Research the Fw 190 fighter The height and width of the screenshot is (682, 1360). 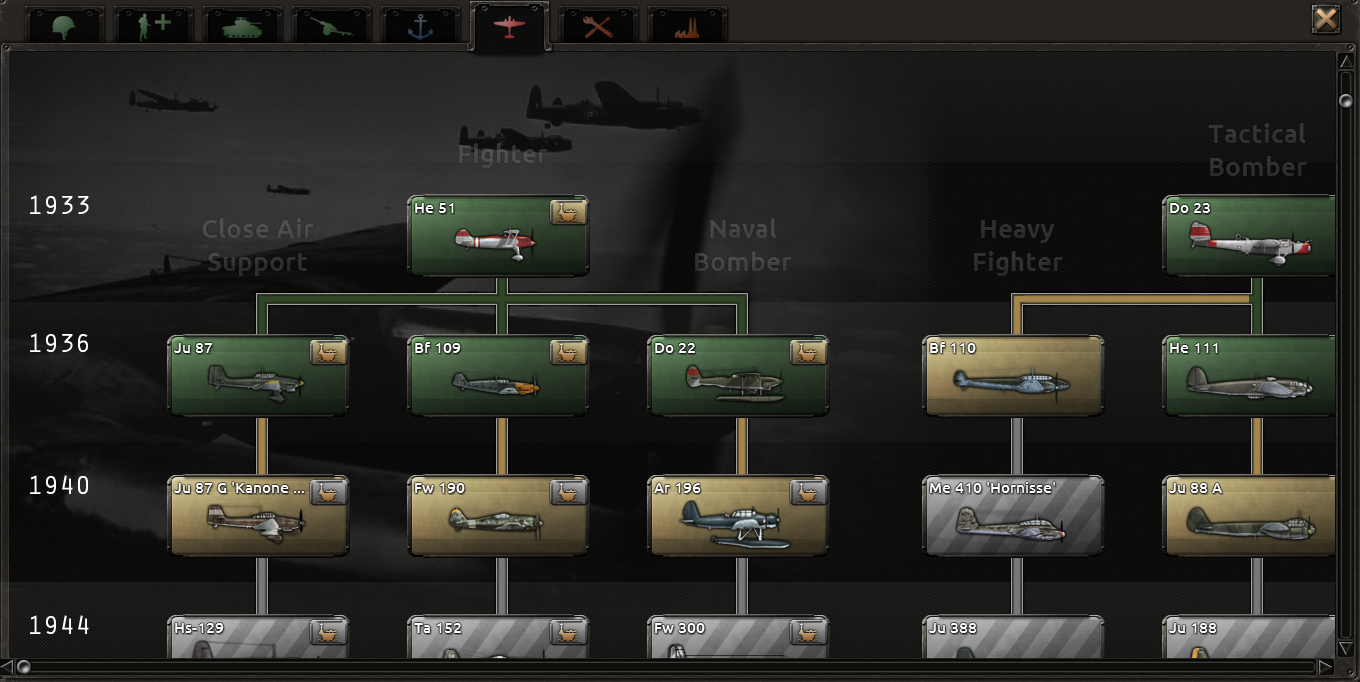click(x=497, y=516)
